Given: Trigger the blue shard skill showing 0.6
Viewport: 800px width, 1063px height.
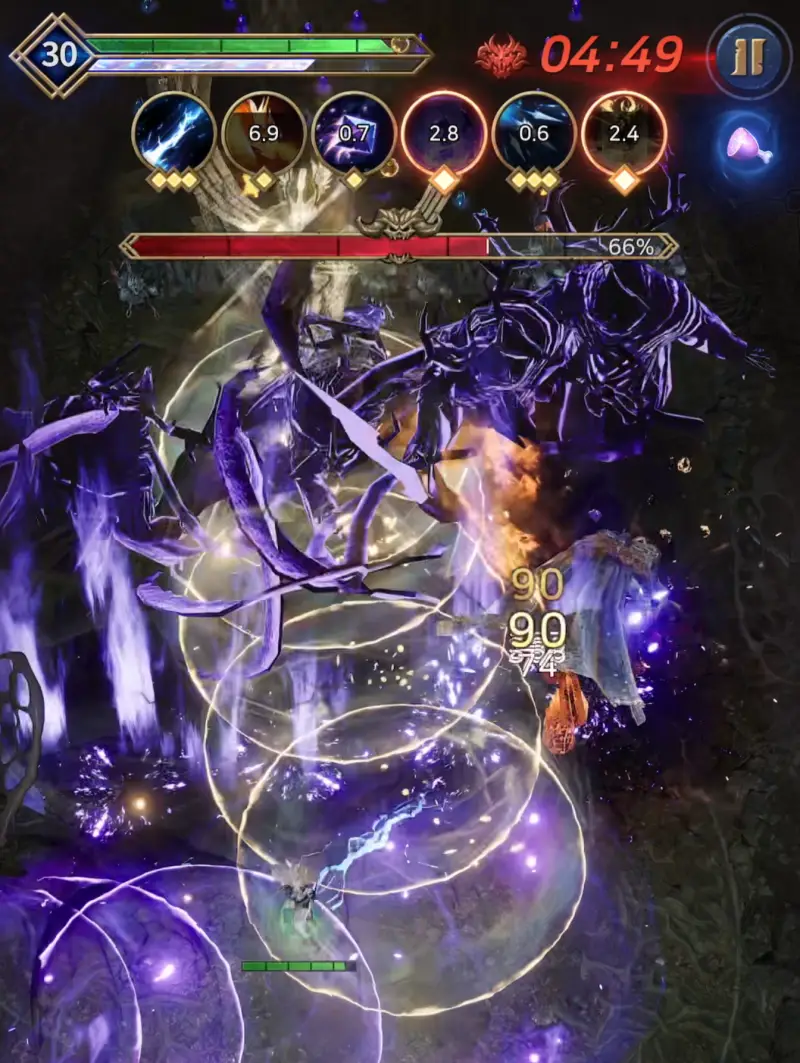Looking at the screenshot, I should (534, 132).
